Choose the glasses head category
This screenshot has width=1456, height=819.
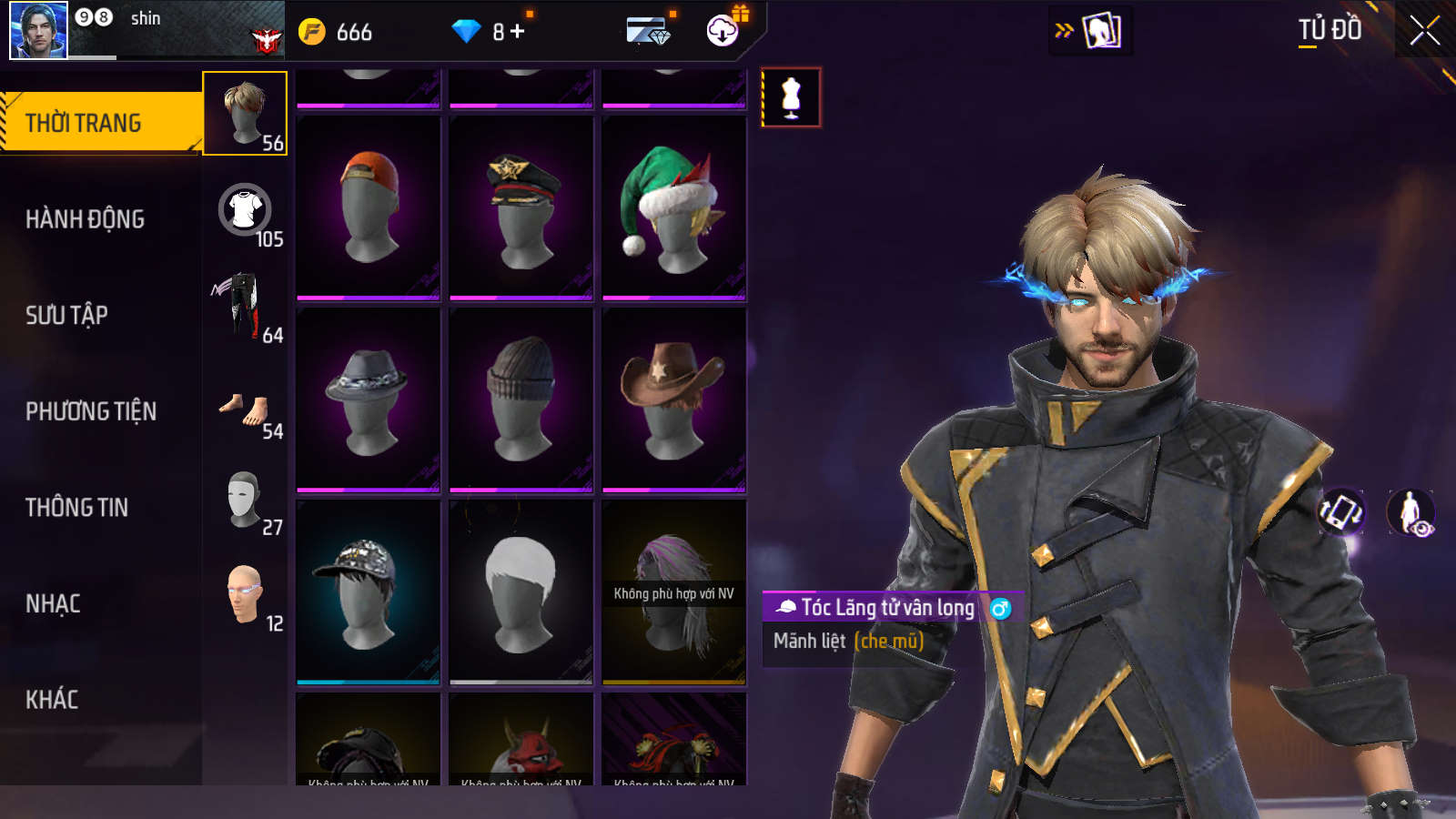coord(244,594)
